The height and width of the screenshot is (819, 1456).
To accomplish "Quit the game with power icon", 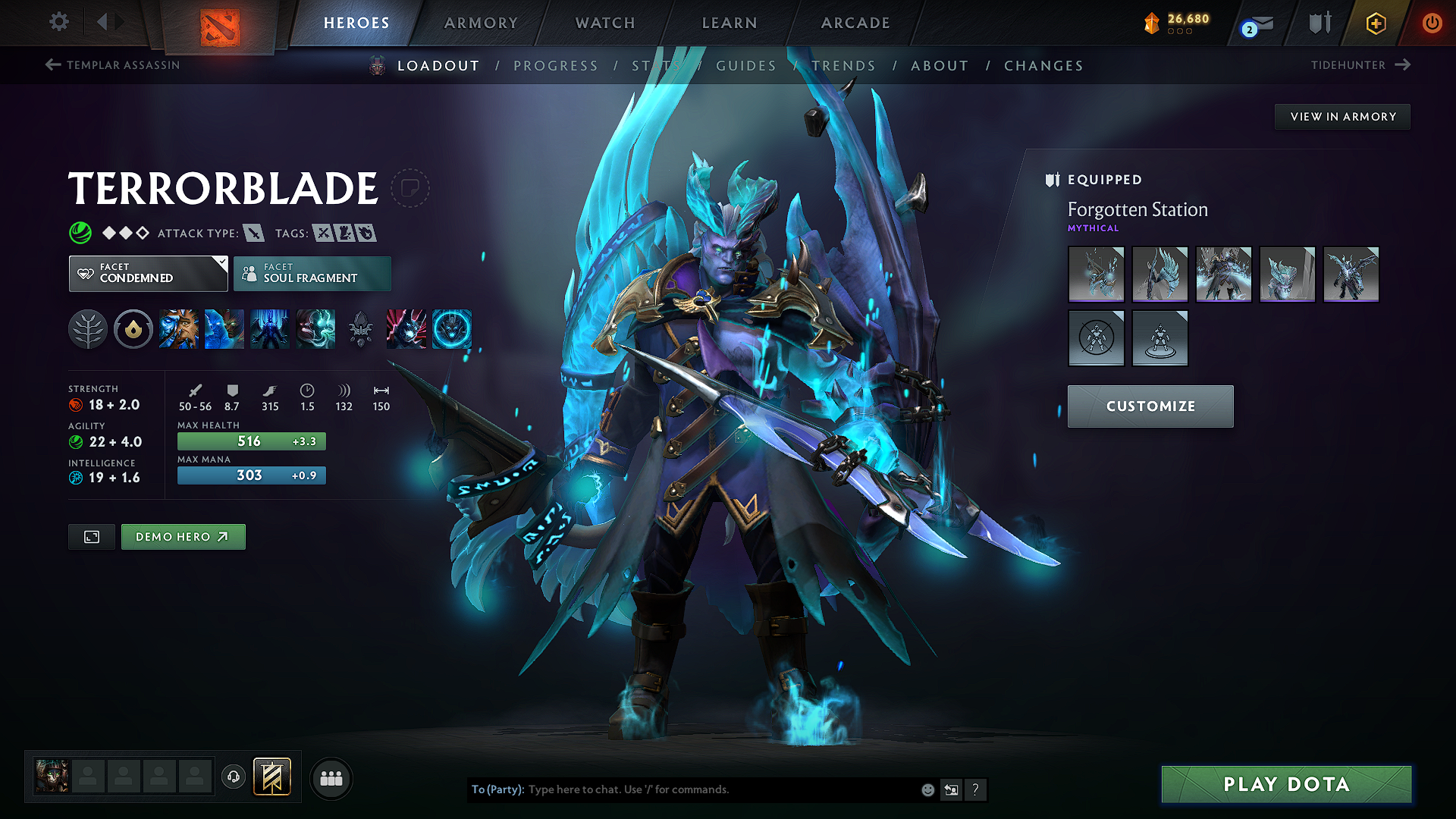I will 1432,23.
